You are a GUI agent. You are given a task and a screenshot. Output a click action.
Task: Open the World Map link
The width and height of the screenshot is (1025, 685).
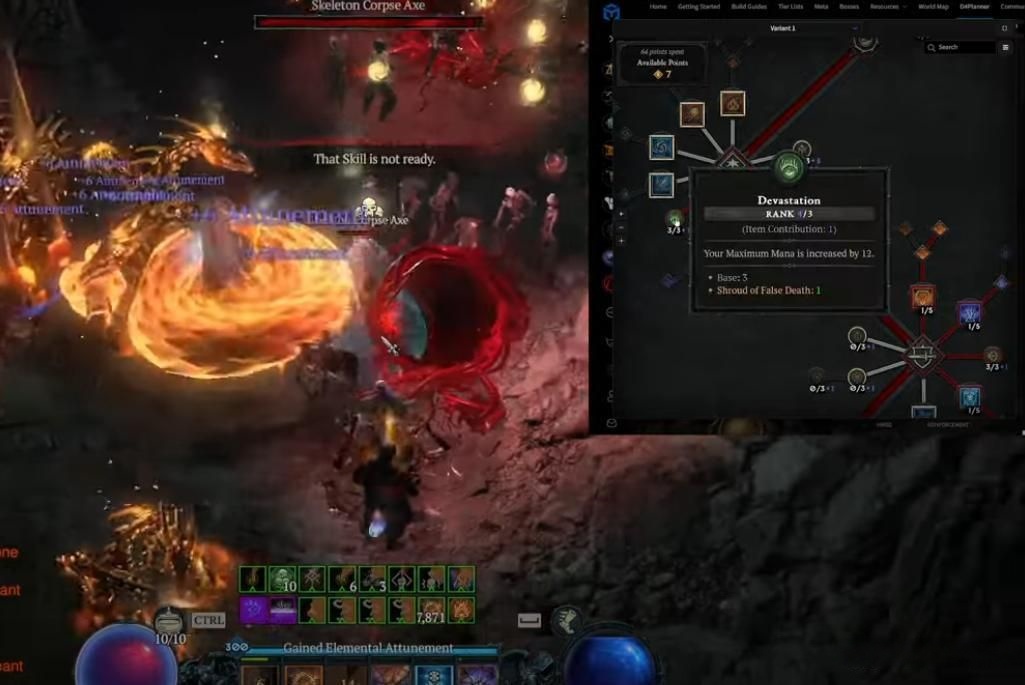[933, 7]
